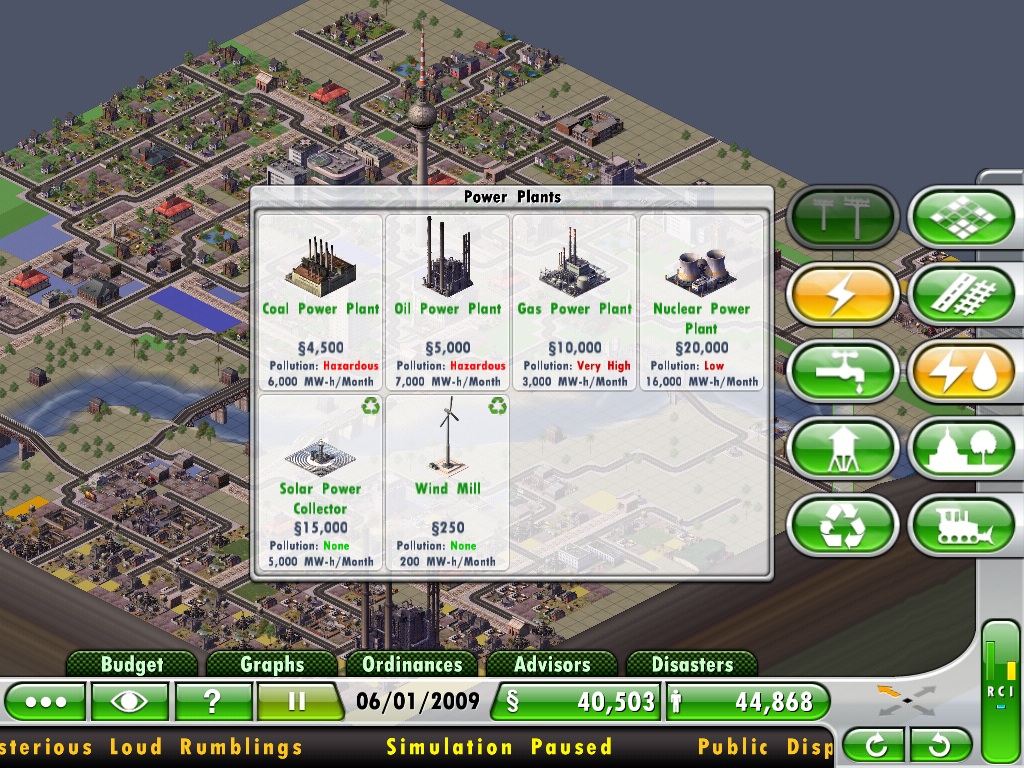This screenshot has height=768, width=1024.
Task: Select the Nuclear Power Plant
Action: [701, 301]
